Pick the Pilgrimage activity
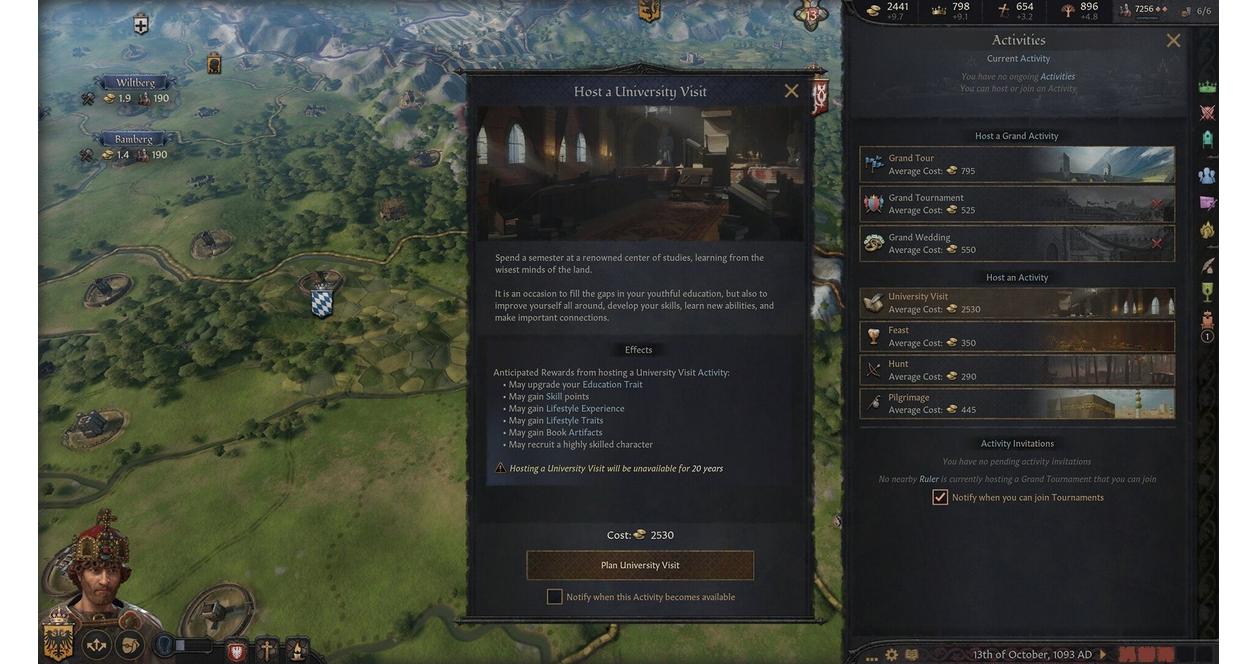The height and width of the screenshot is (664, 1256). (x=1016, y=404)
